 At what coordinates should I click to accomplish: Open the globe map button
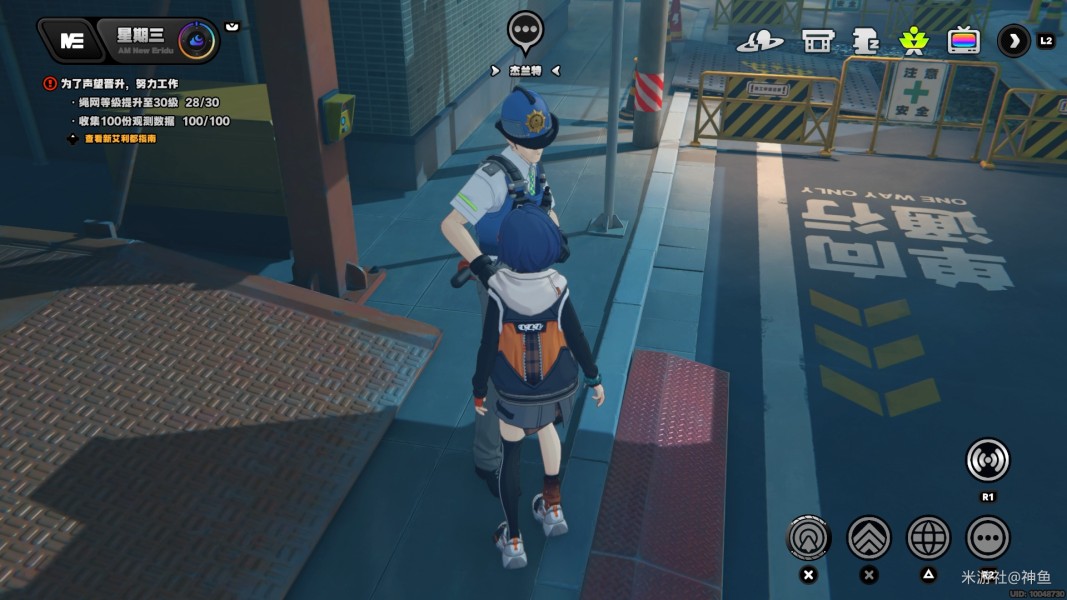(x=928, y=538)
